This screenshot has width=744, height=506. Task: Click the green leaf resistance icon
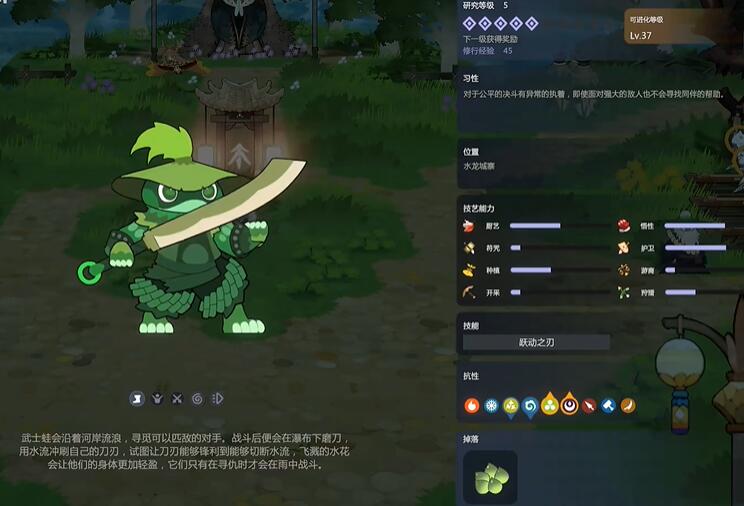510,405
